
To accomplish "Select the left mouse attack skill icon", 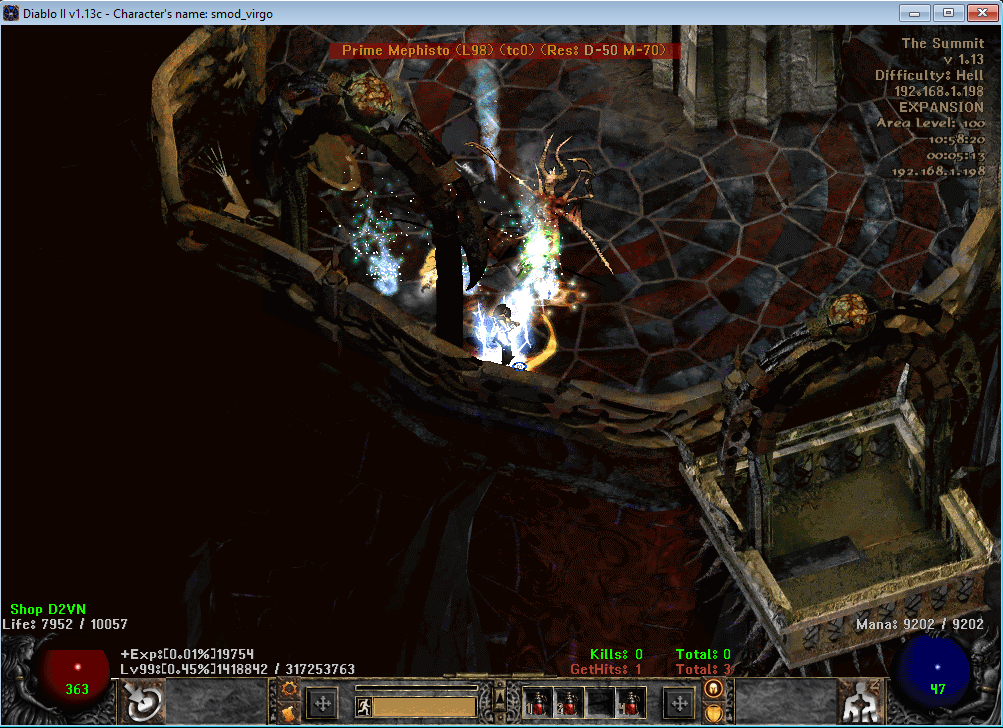I will [143, 702].
